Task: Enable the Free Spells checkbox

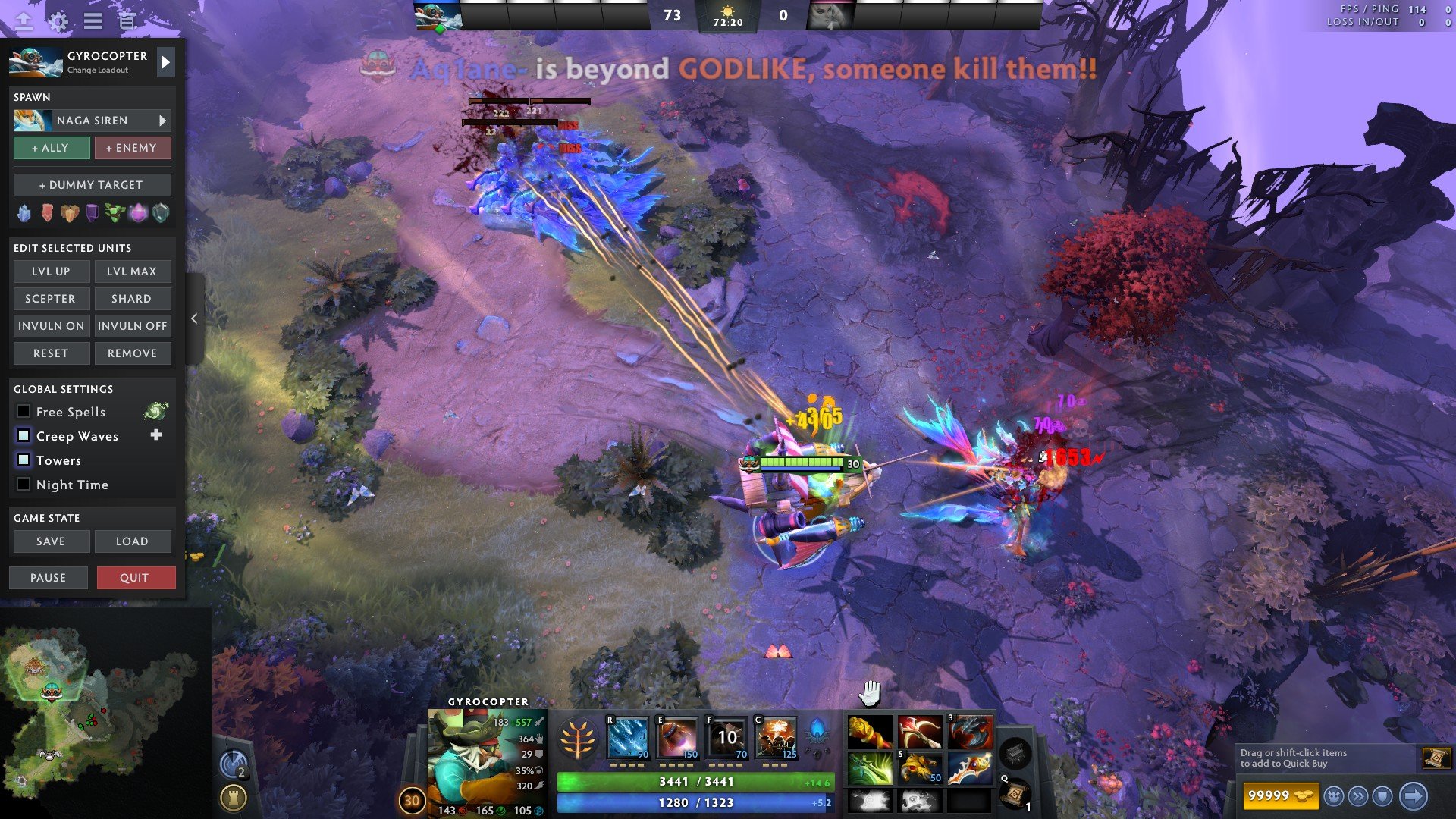Action: [24, 412]
